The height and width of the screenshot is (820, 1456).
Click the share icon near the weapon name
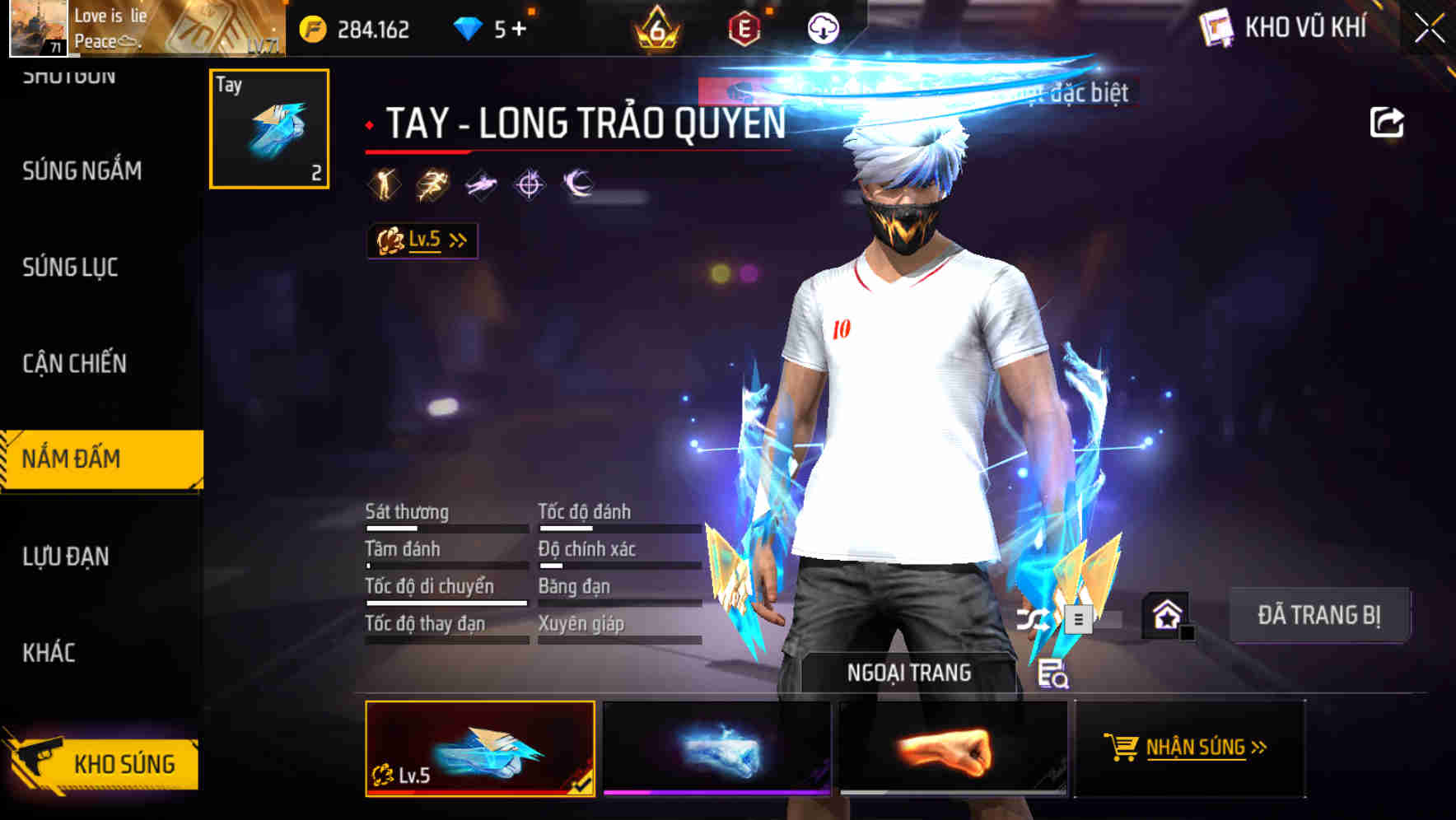(1388, 121)
